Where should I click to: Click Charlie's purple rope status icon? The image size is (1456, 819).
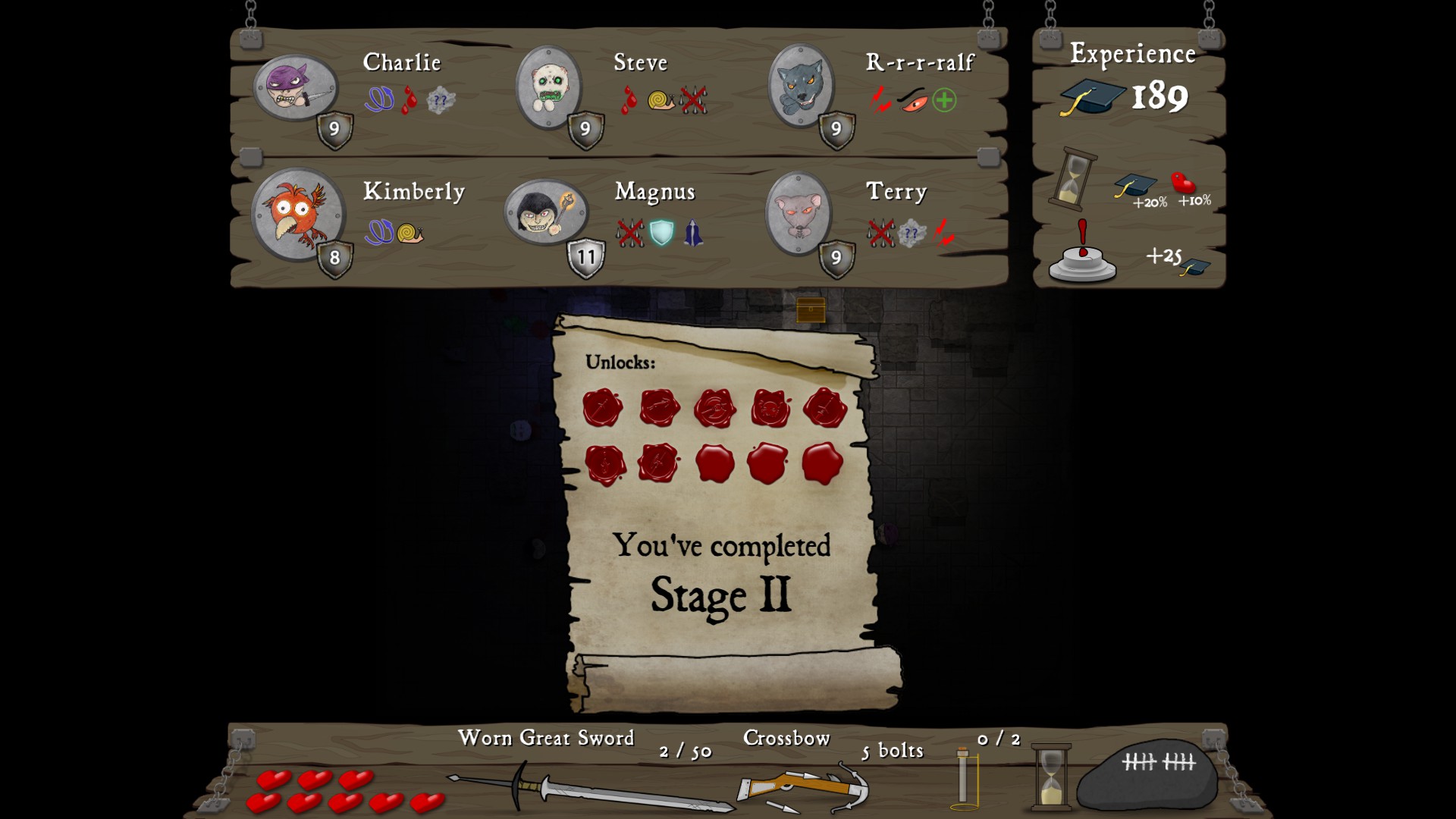tap(378, 99)
